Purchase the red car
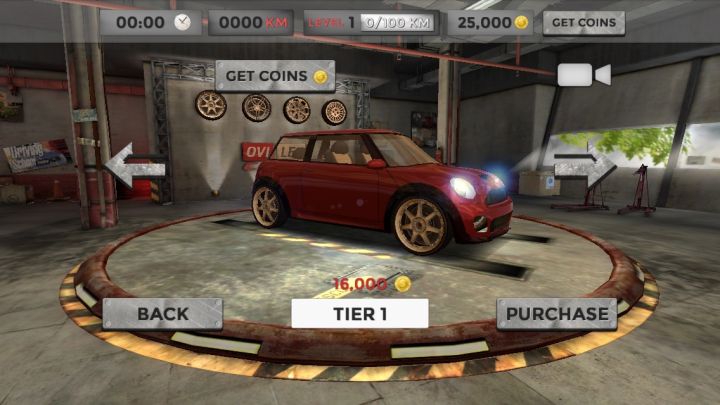Screen dimensions: 720x405 tap(556, 313)
